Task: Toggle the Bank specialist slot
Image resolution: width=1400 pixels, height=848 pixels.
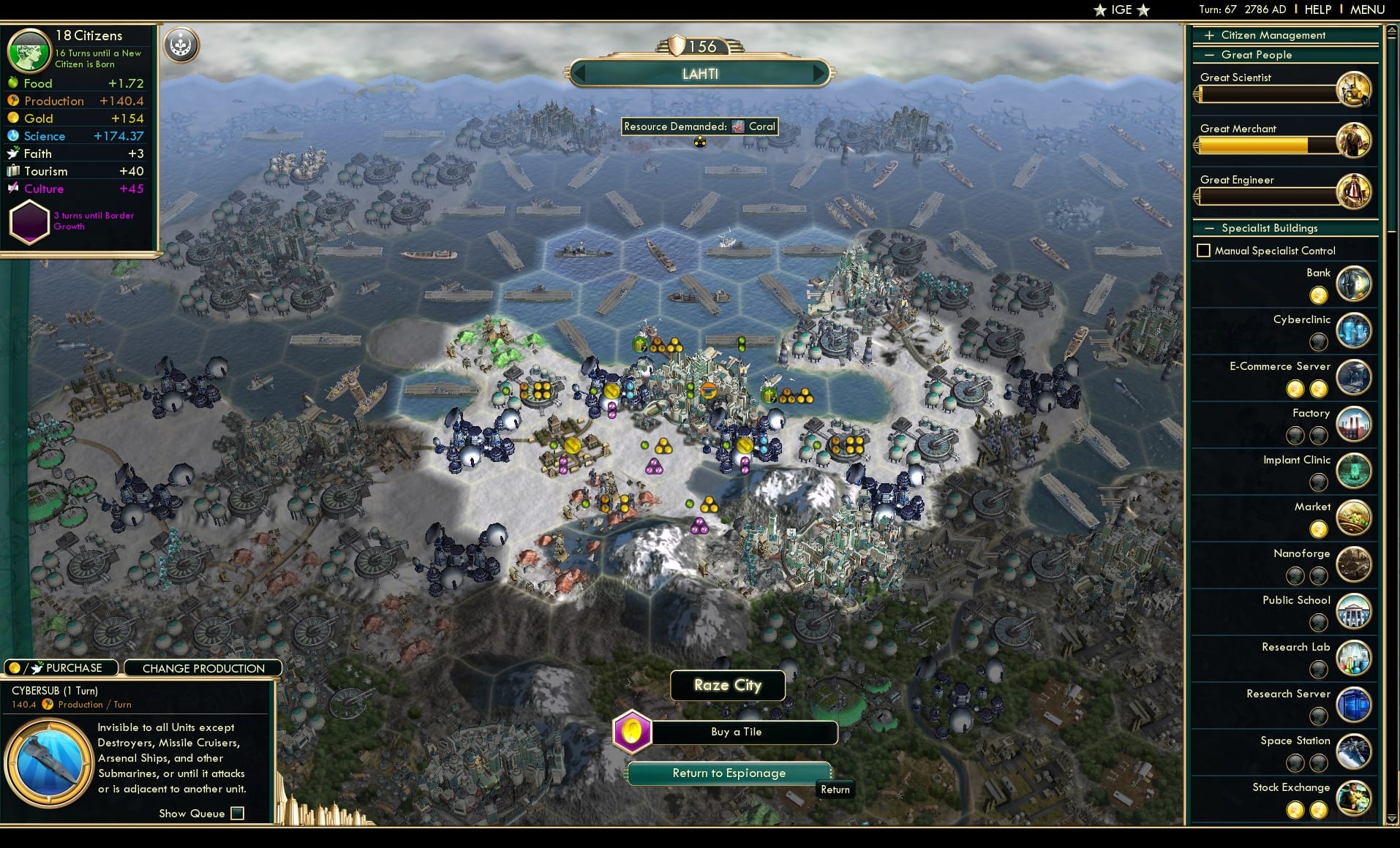Action: click(x=1320, y=295)
